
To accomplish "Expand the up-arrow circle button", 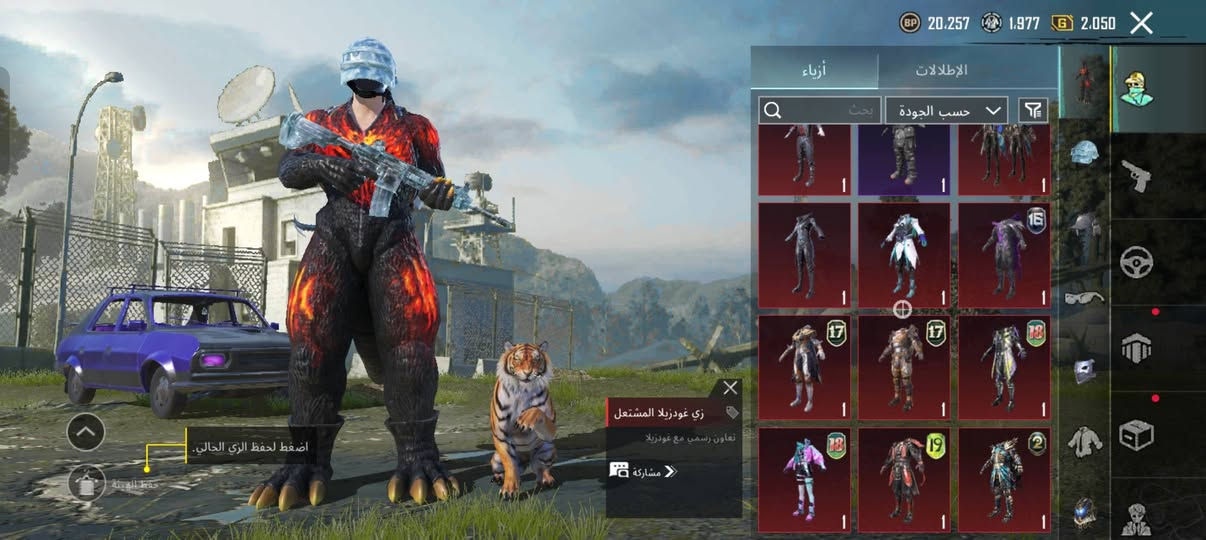I will point(86,432).
